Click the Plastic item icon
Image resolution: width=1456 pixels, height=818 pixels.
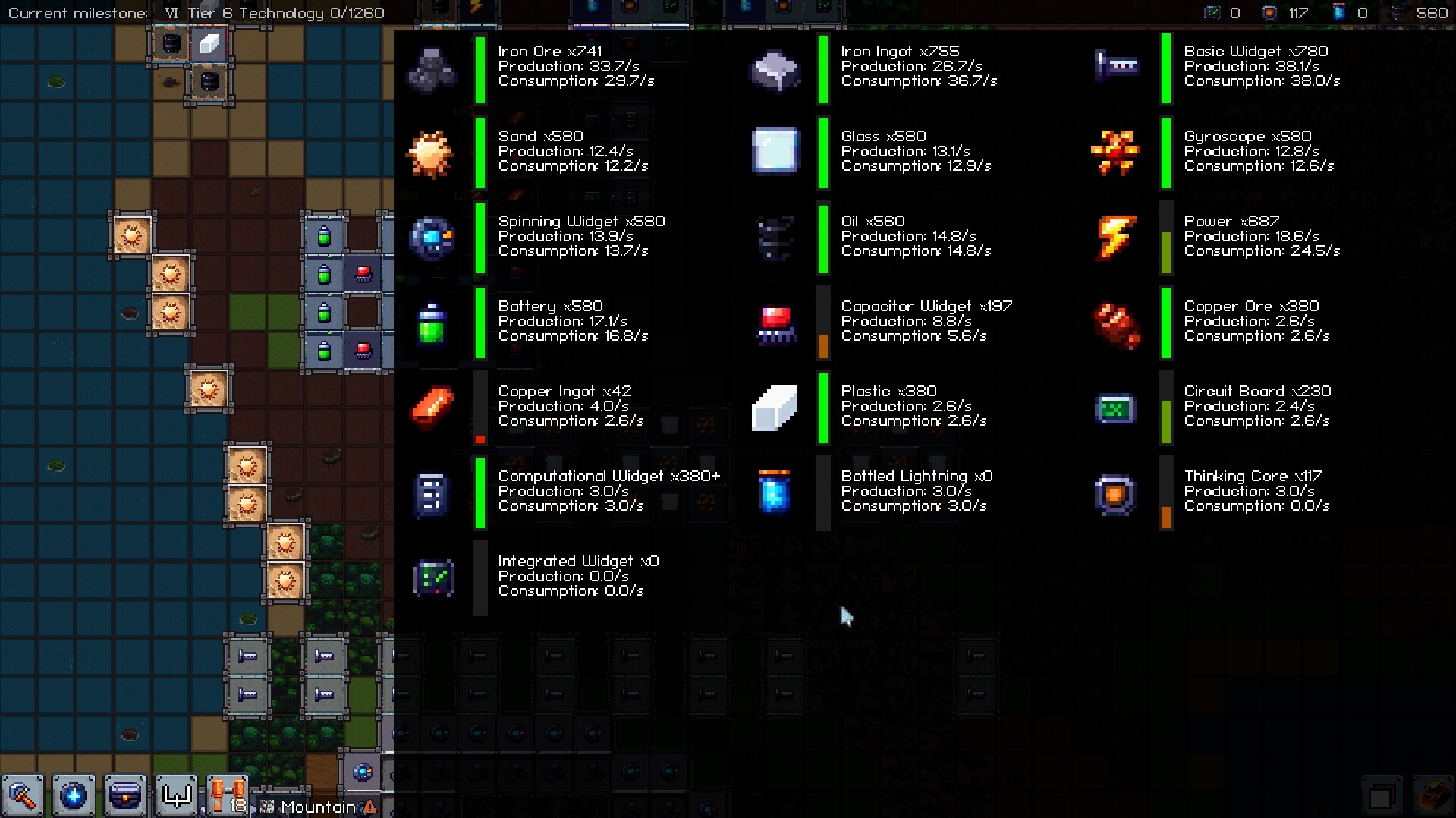tap(775, 408)
